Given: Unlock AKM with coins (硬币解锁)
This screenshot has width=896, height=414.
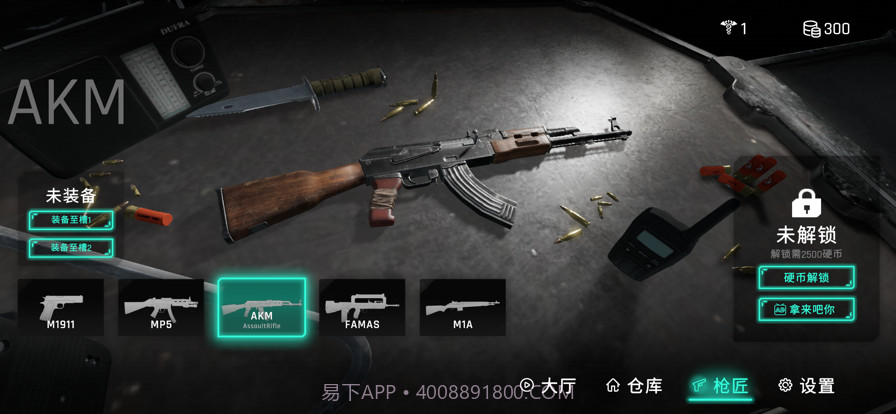Looking at the screenshot, I should click(806, 277).
